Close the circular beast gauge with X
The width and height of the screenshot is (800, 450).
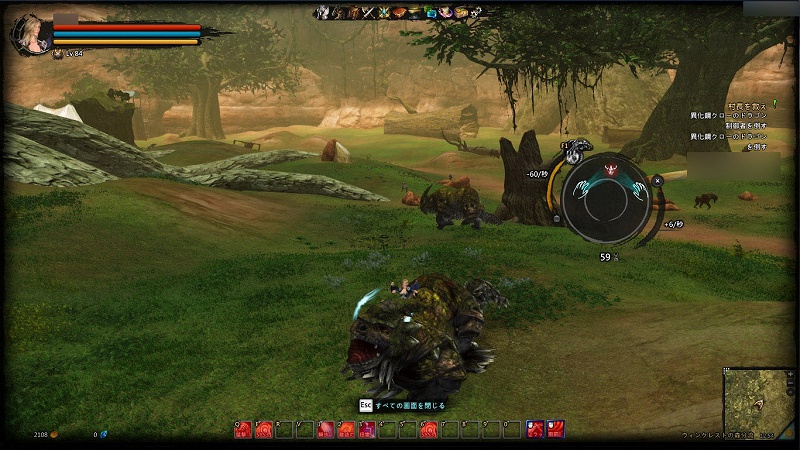pyautogui.click(x=657, y=181)
